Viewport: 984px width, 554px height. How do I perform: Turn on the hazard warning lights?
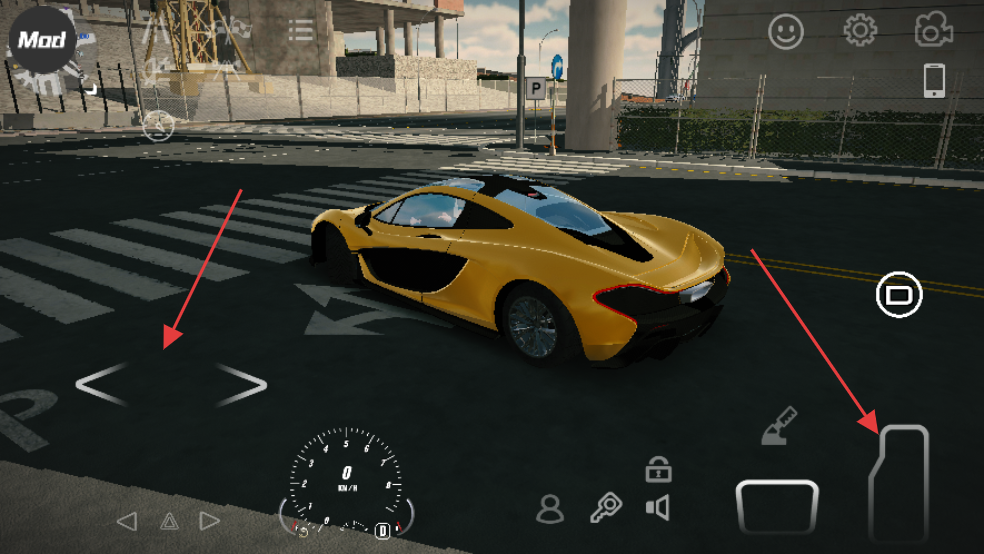pyautogui.click(x=169, y=521)
